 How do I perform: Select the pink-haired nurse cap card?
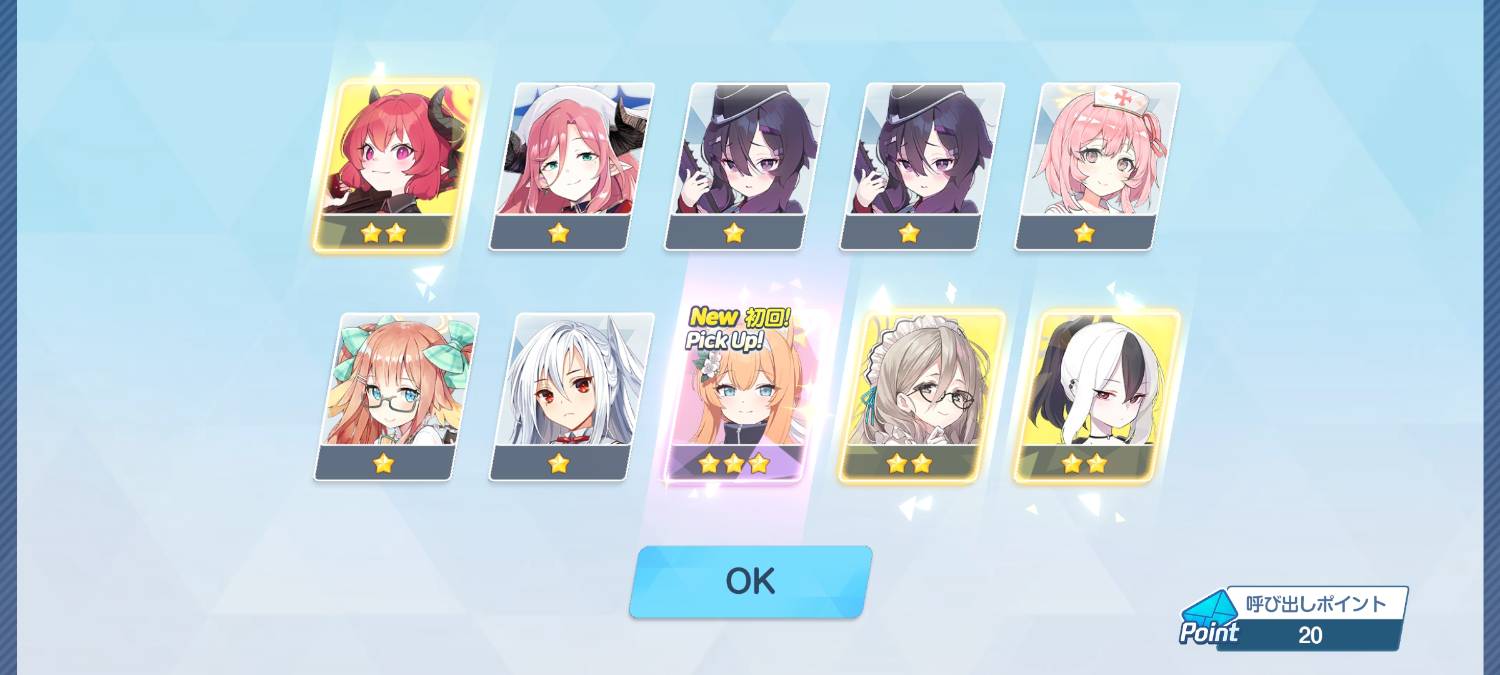[x=1097, y=165]
